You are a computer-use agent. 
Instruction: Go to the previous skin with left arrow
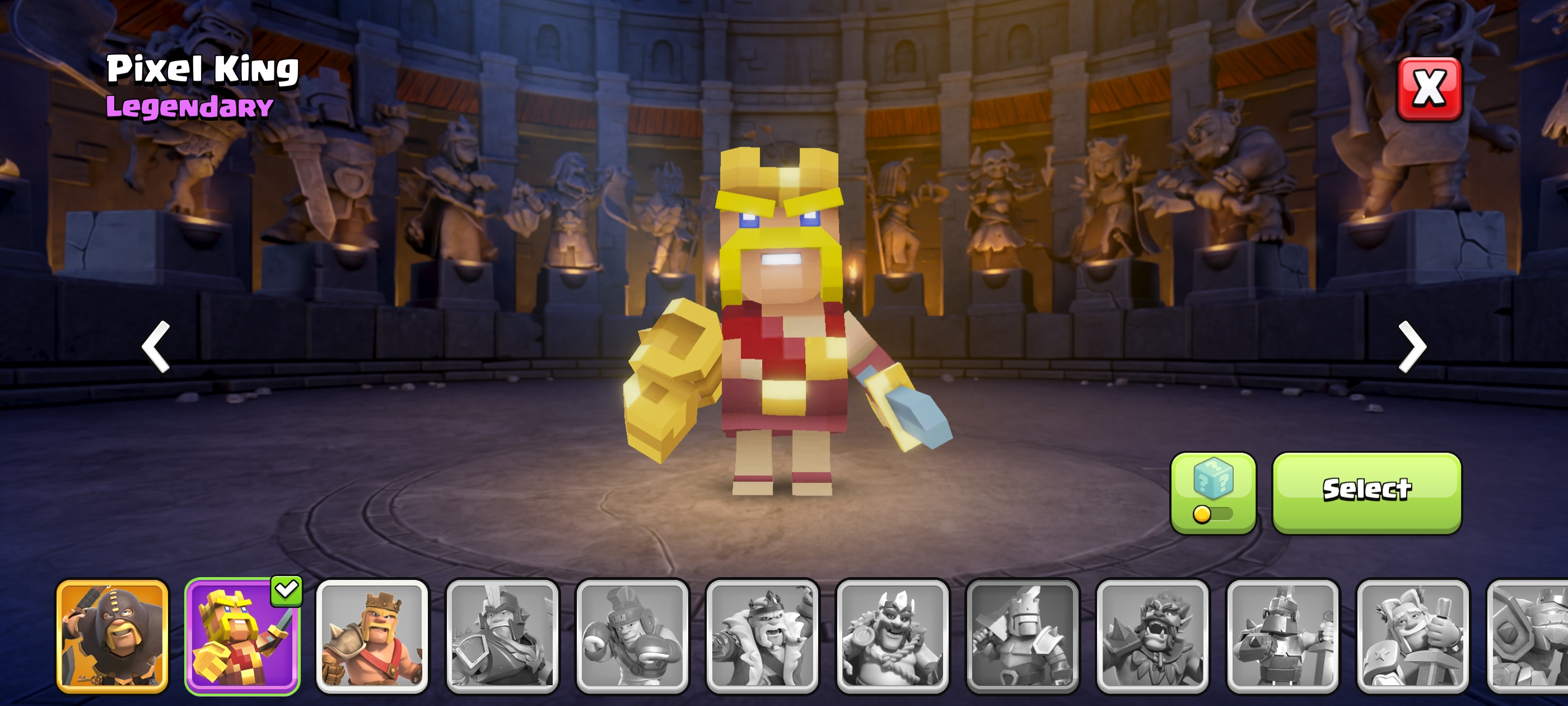pos(156,346)
